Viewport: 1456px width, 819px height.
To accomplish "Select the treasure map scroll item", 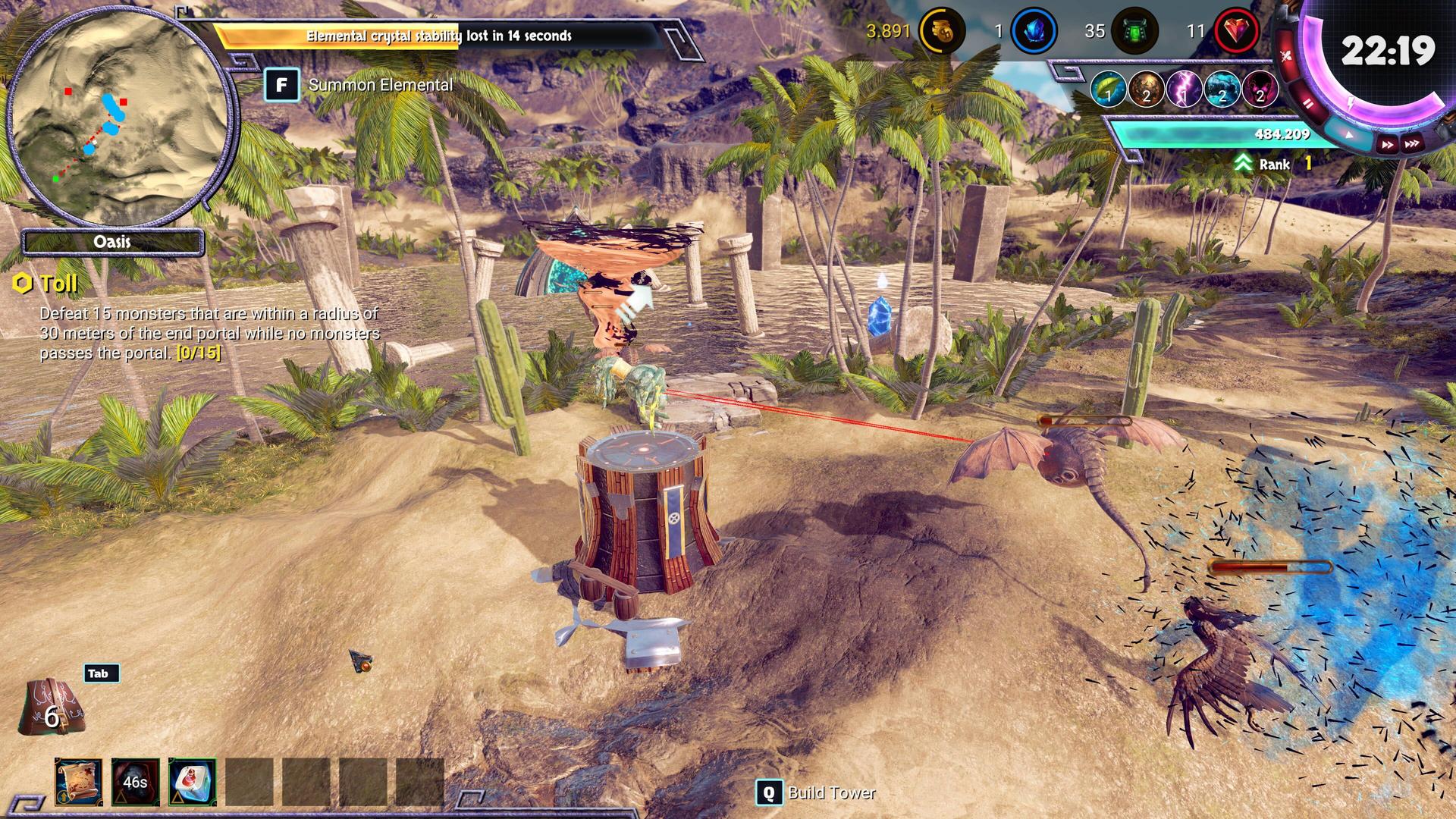I will point(78,781).
